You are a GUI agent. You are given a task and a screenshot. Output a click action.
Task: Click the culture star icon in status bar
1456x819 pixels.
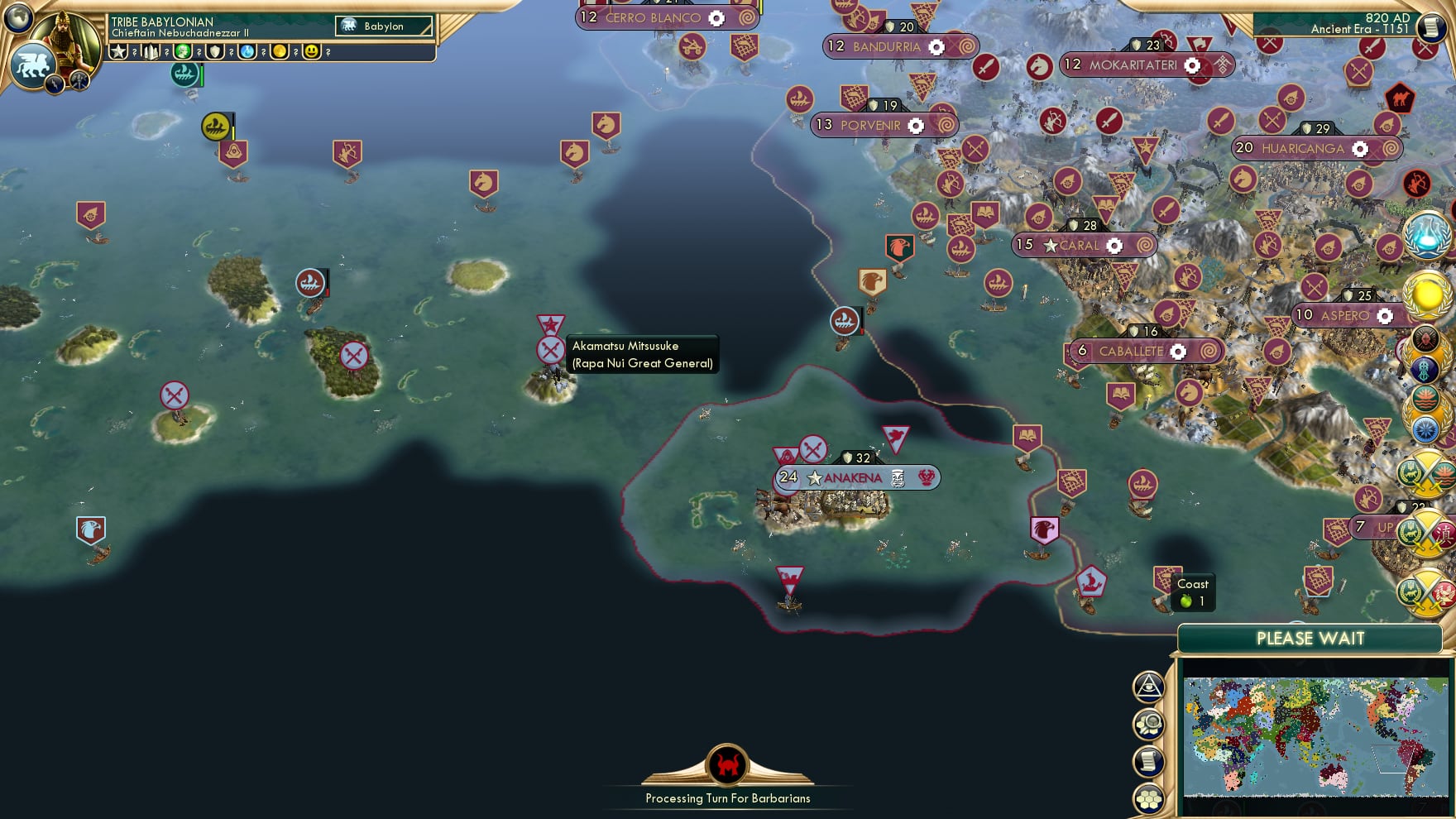[118, 53]
